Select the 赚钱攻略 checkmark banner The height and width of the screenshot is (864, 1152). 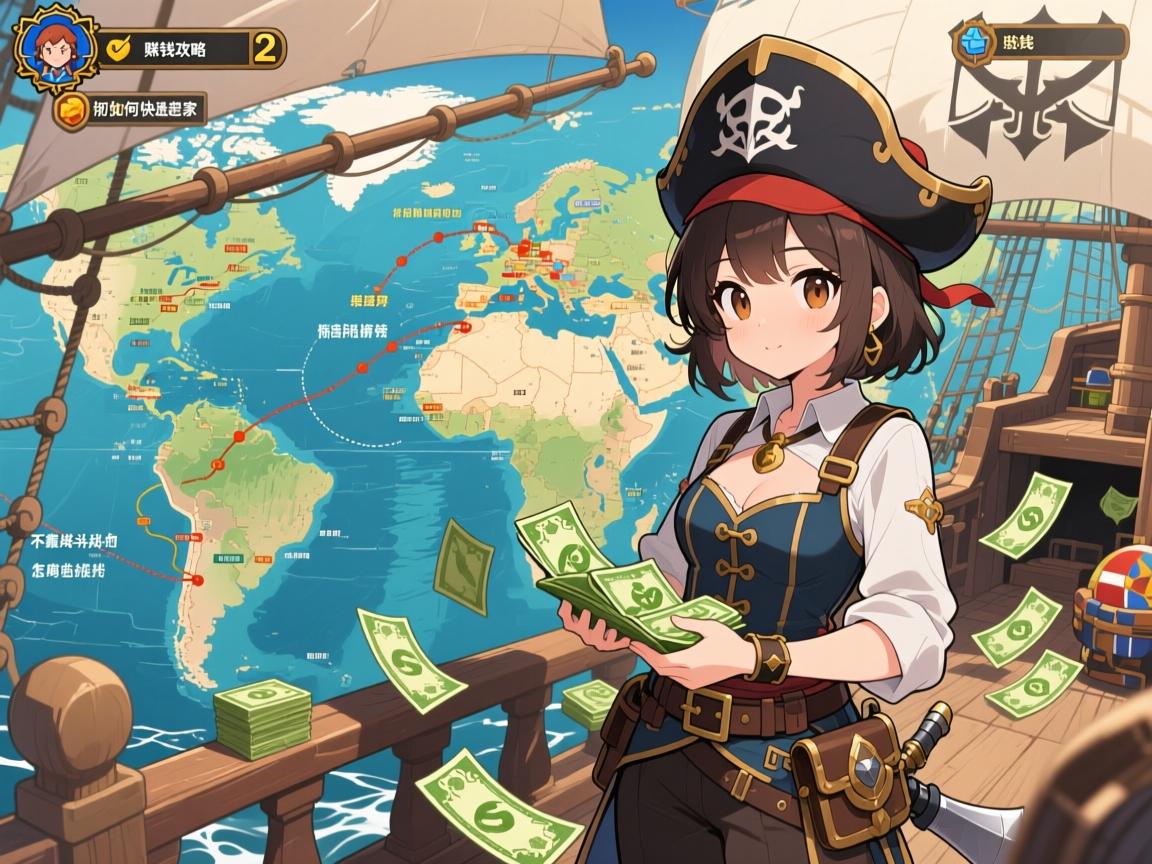(x=173, y=48)
